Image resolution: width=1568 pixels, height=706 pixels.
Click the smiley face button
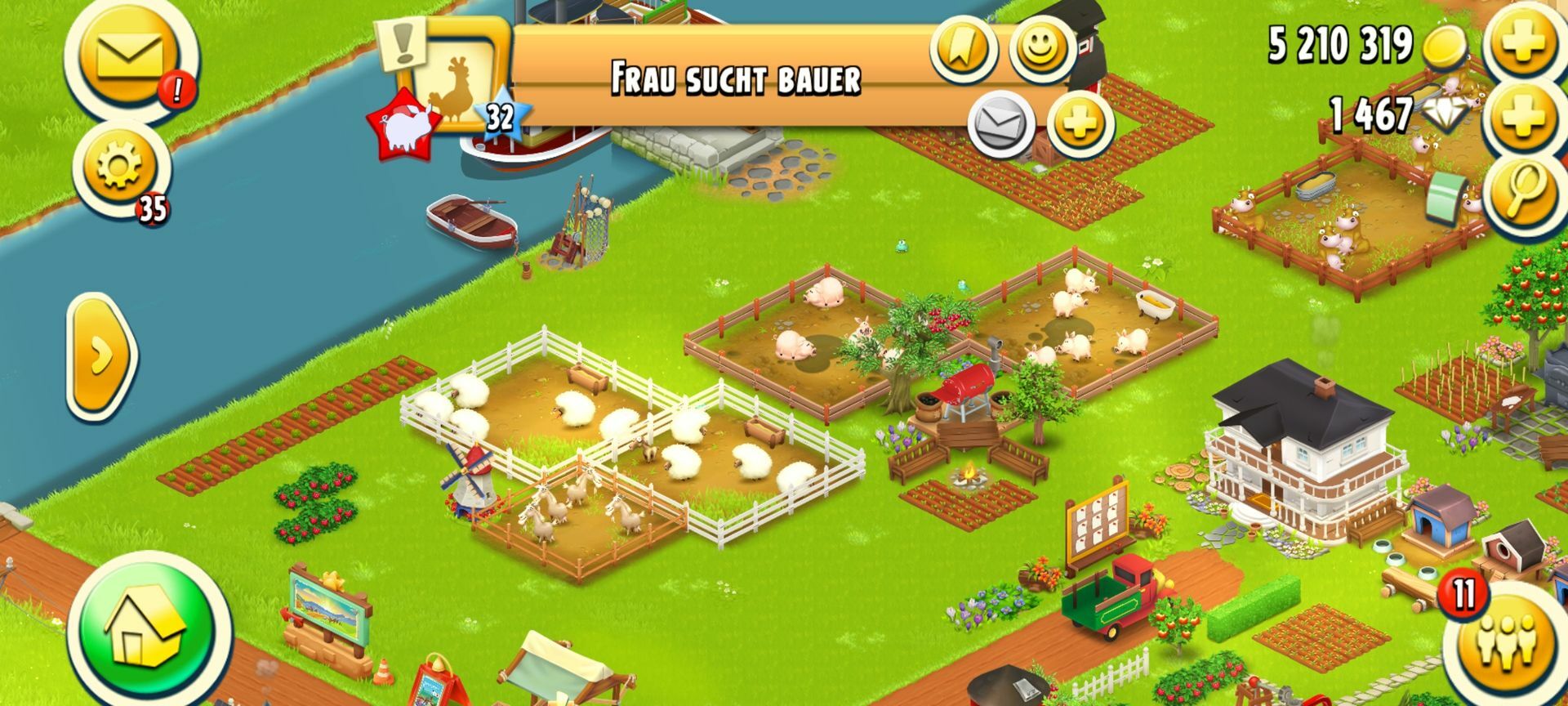[x=1042, y=47]
